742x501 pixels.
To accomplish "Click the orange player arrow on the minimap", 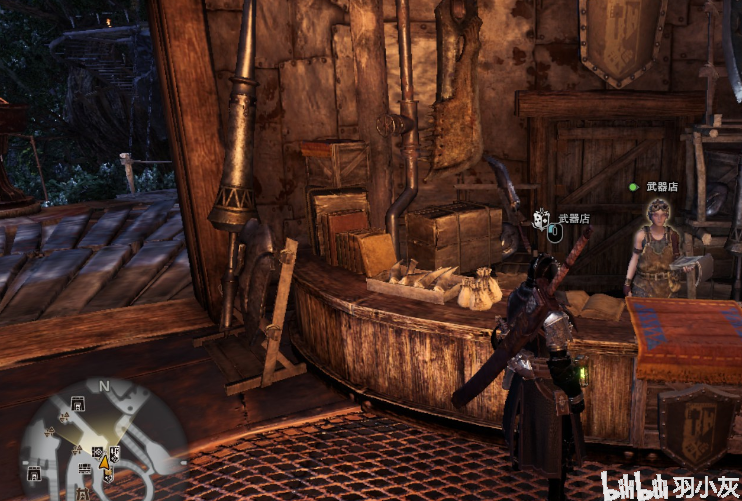I will click(104, 463).
